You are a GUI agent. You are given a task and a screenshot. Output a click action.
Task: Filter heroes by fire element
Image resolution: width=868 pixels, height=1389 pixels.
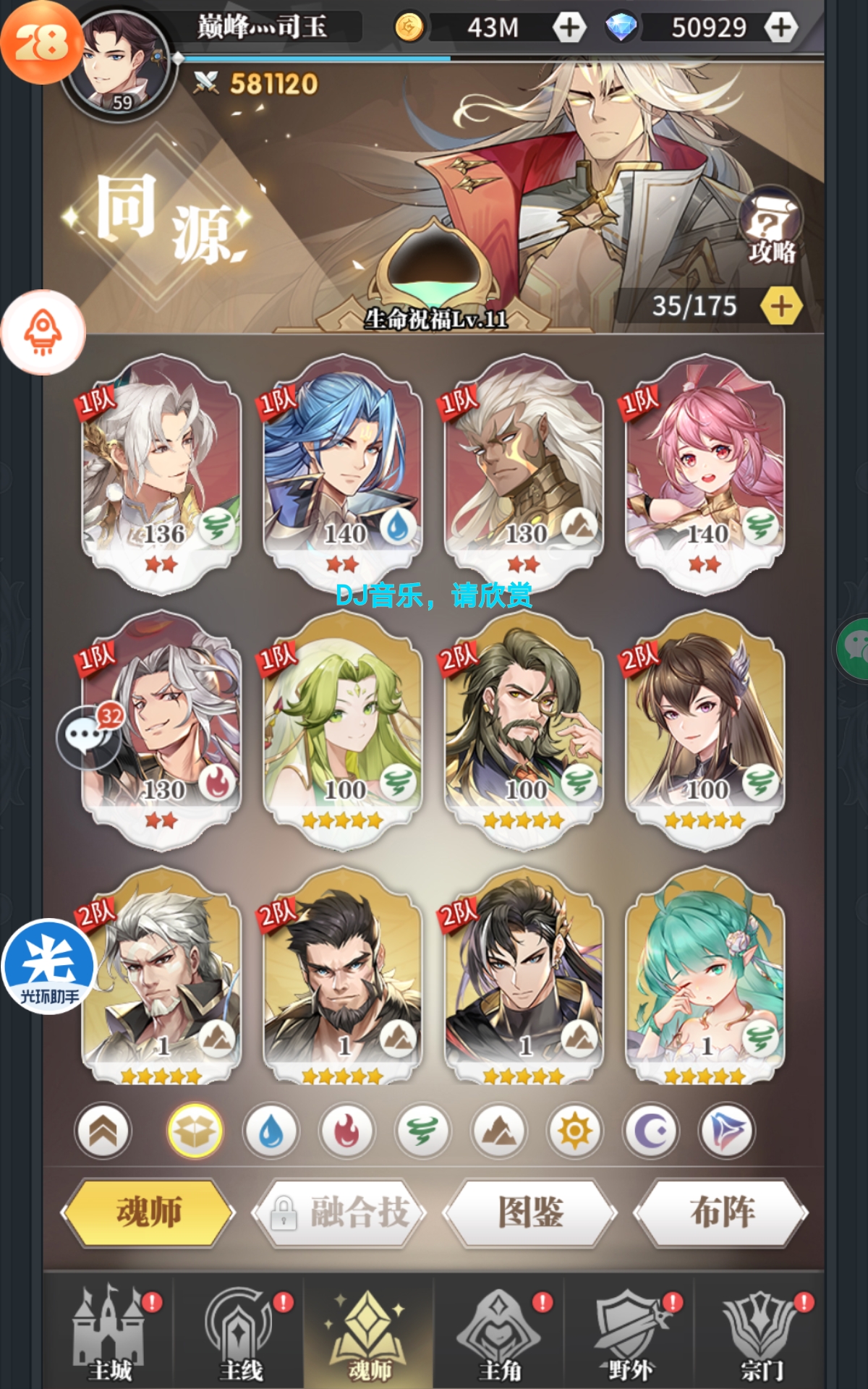coord(346,1131)
